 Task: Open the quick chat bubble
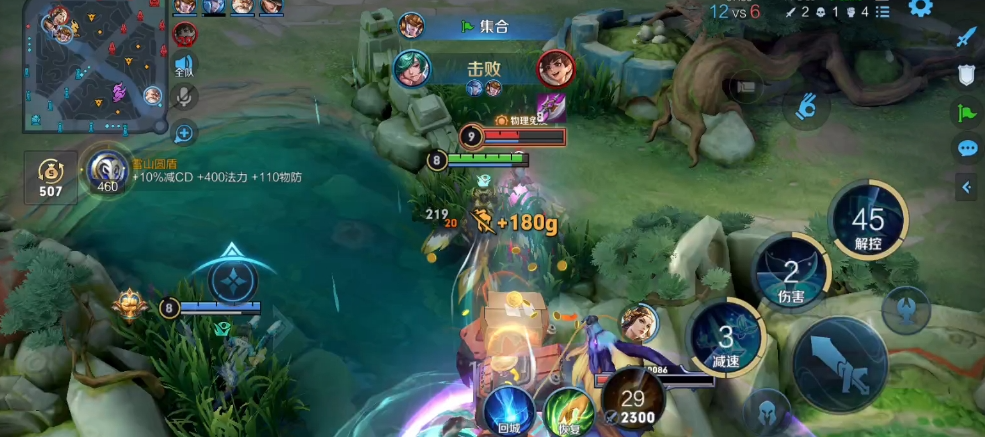967,148
